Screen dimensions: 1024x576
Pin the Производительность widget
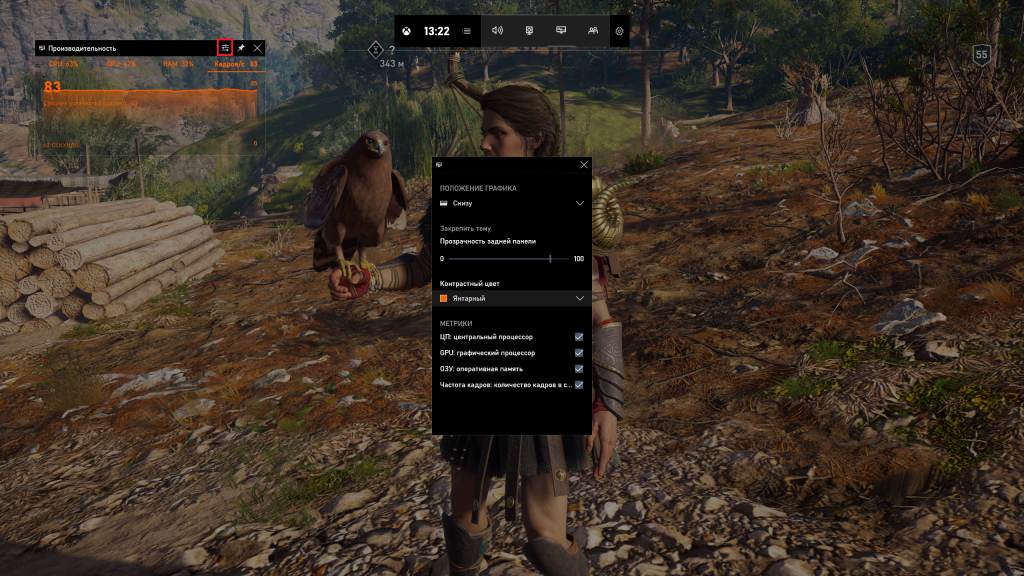[x=241, y=47]
